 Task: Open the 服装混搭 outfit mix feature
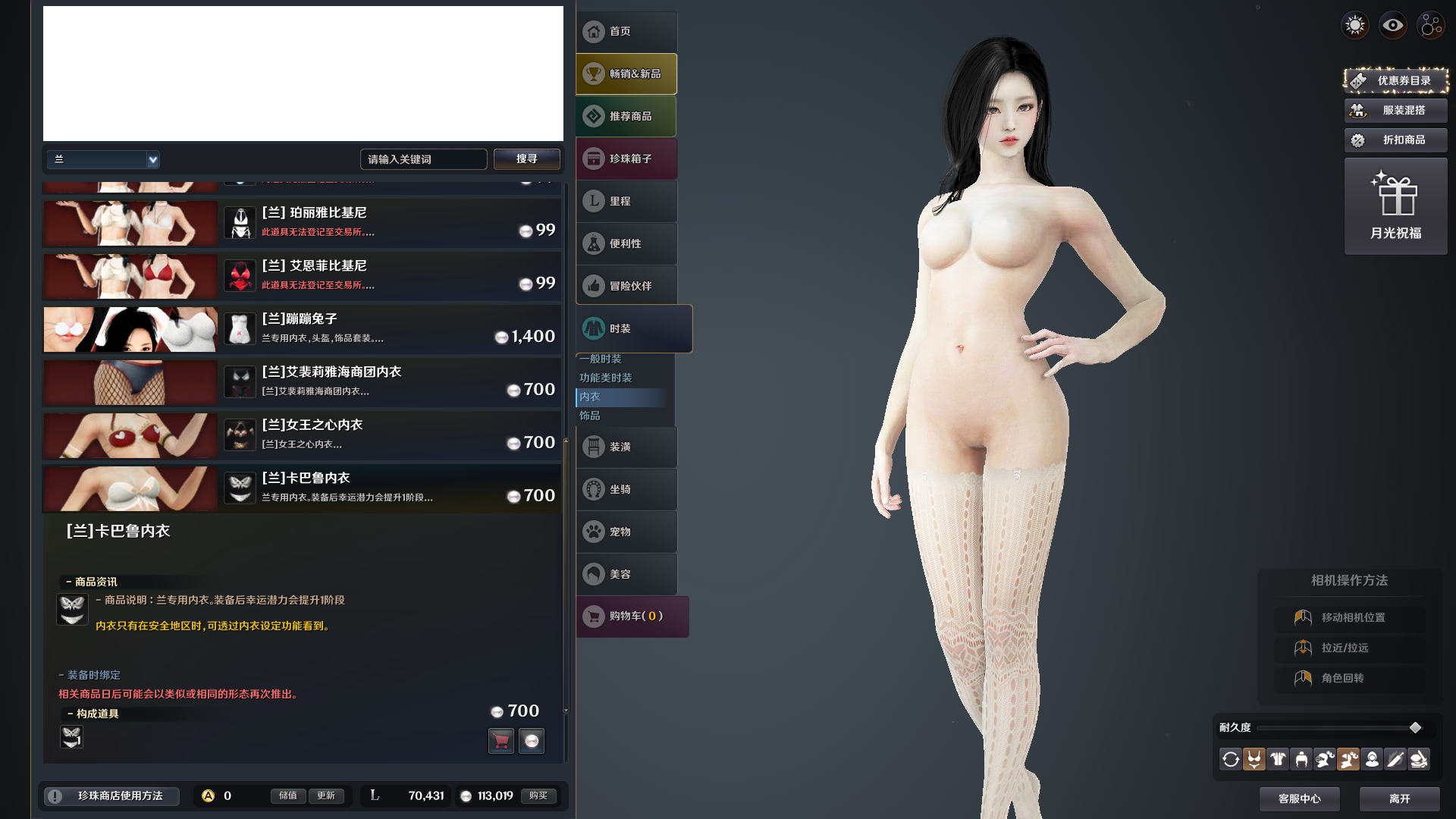pyautogui.click(x=1395, y=110)
